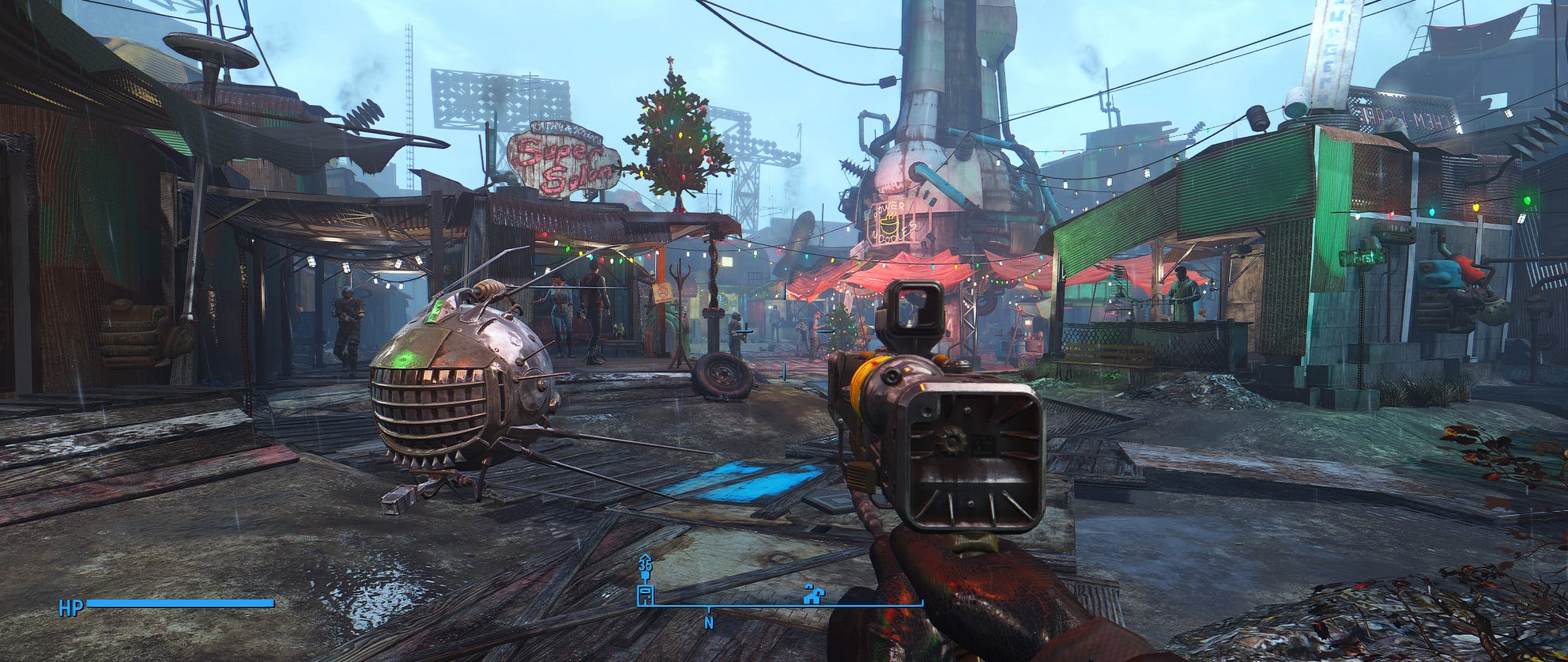Click the compass north indicator
Screen dimensions: 1568x662
[x=709, y=622]
